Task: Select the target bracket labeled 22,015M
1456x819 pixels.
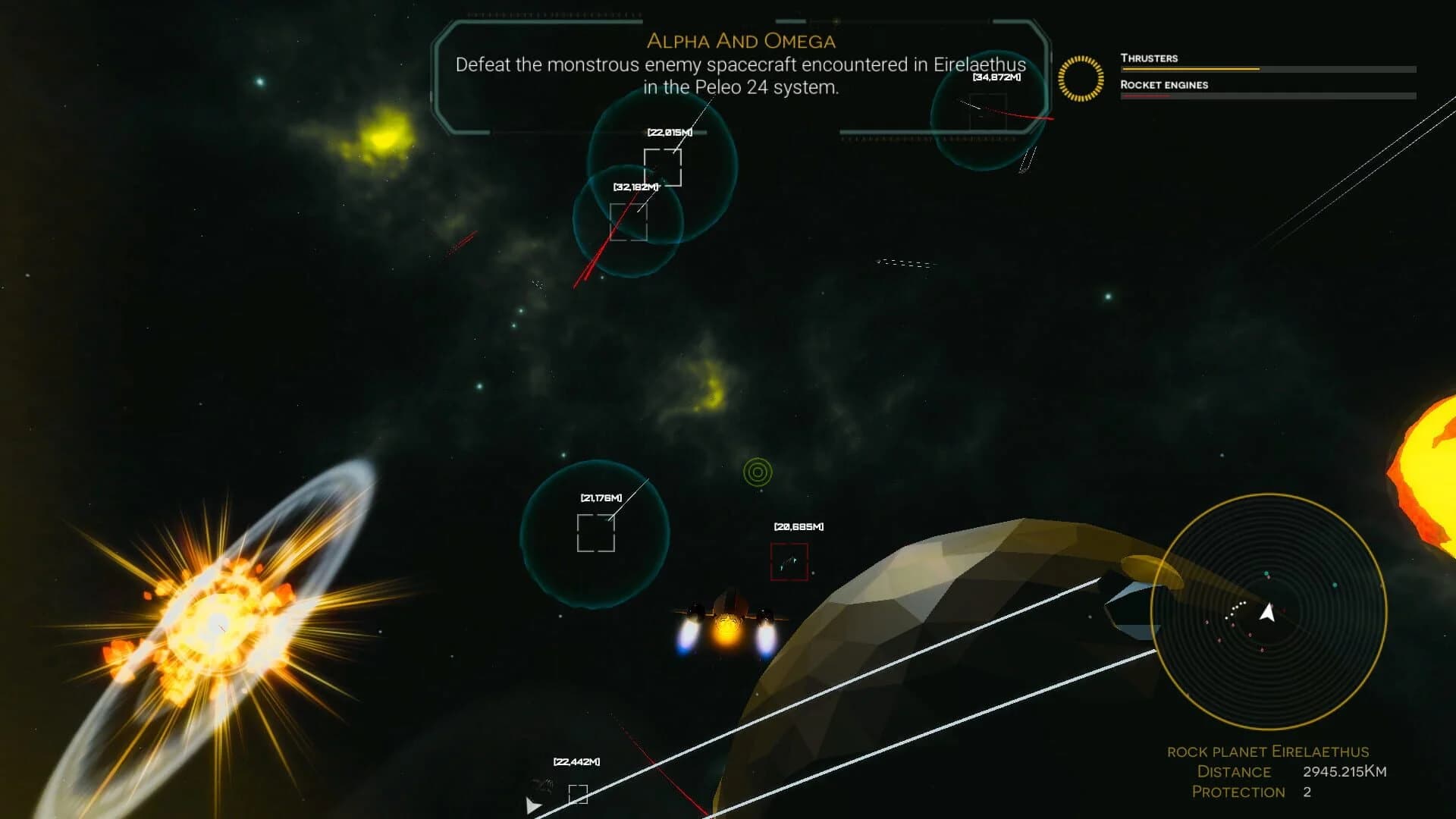Action: pos(664,168)
